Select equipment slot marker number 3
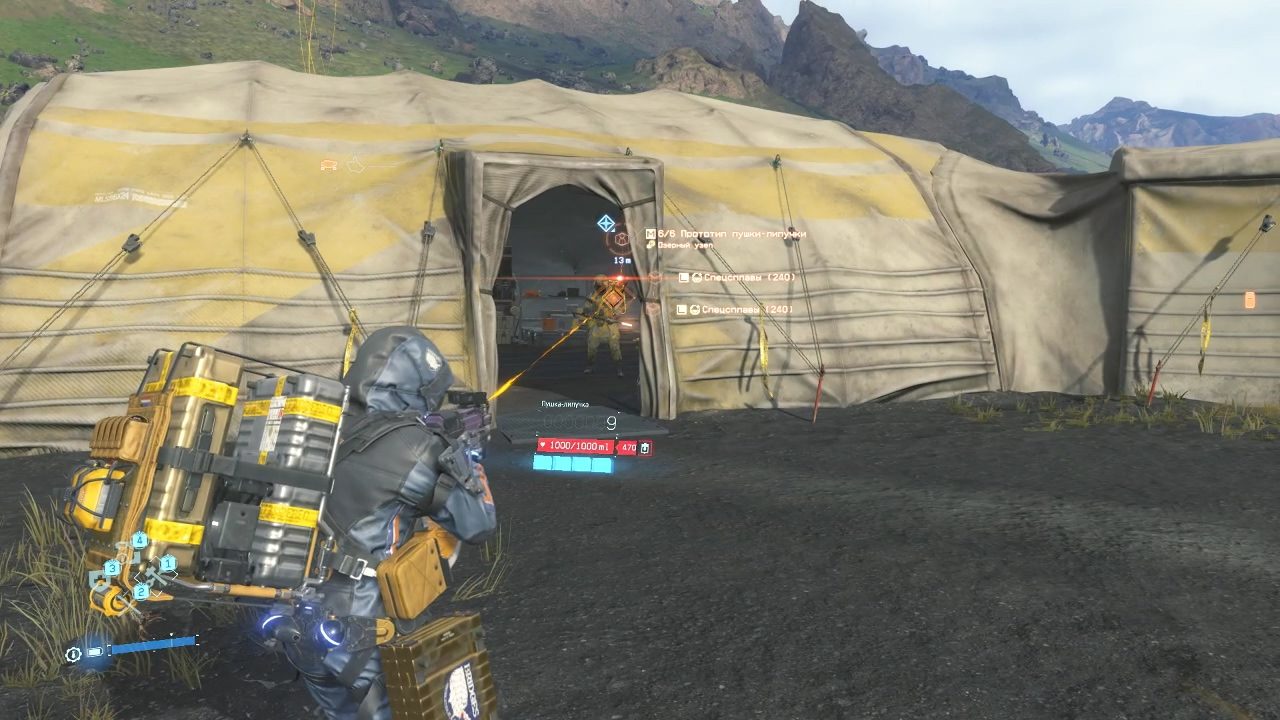Screen dimensions: 1280x720 [113, 568]
